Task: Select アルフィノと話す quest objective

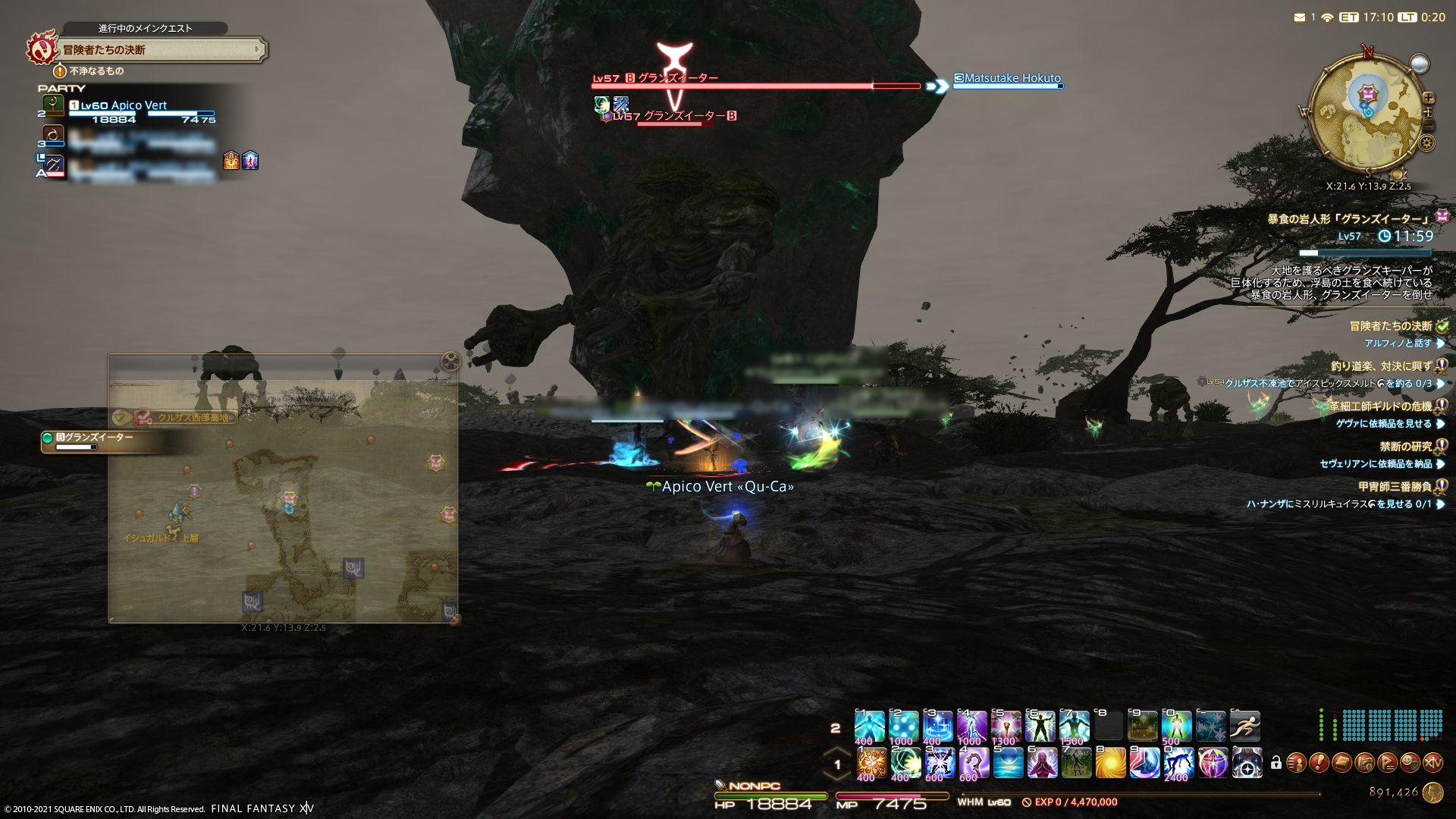Action: (1398, 344)
